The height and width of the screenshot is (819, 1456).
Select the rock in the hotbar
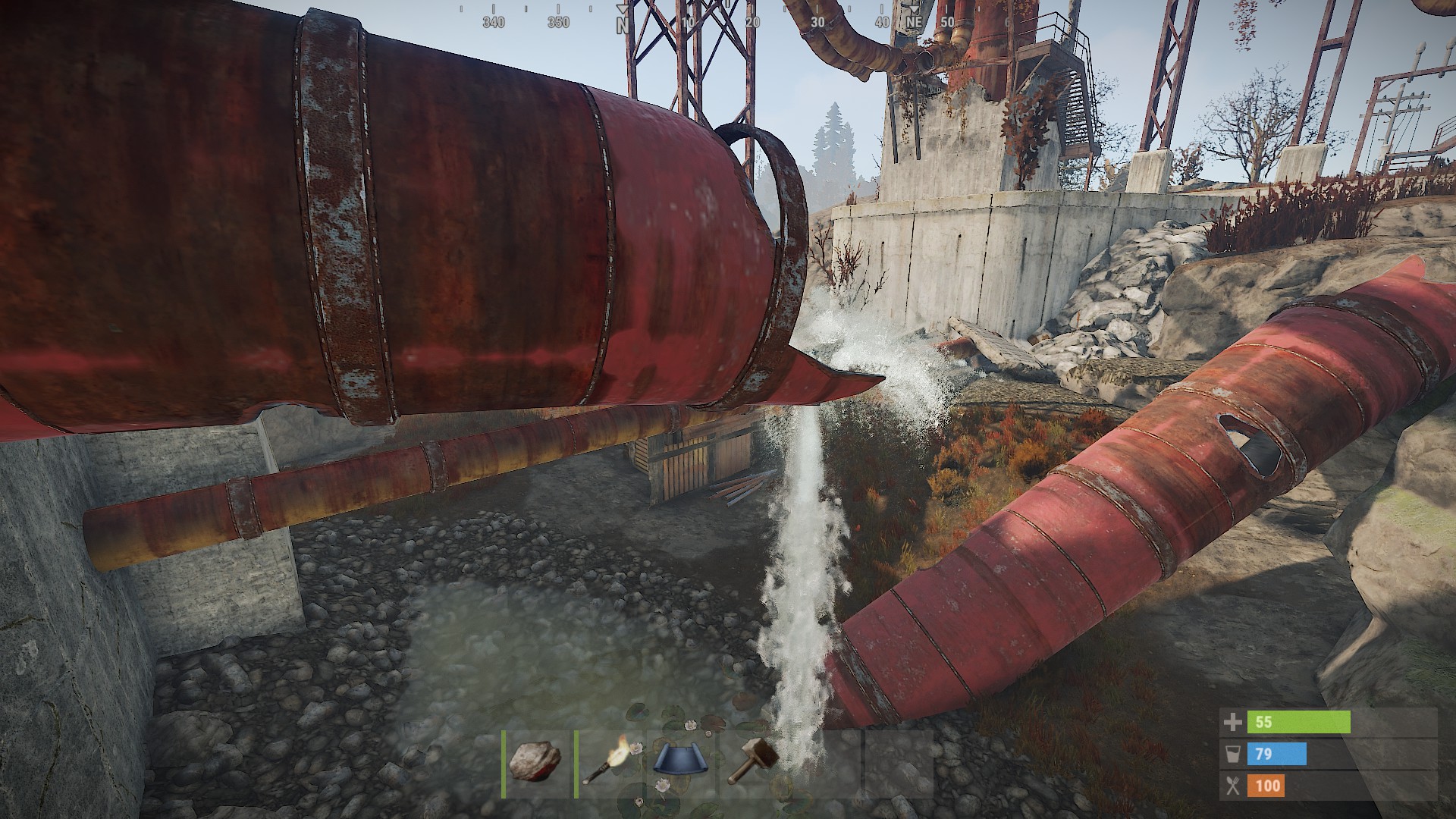click(535, 762)
